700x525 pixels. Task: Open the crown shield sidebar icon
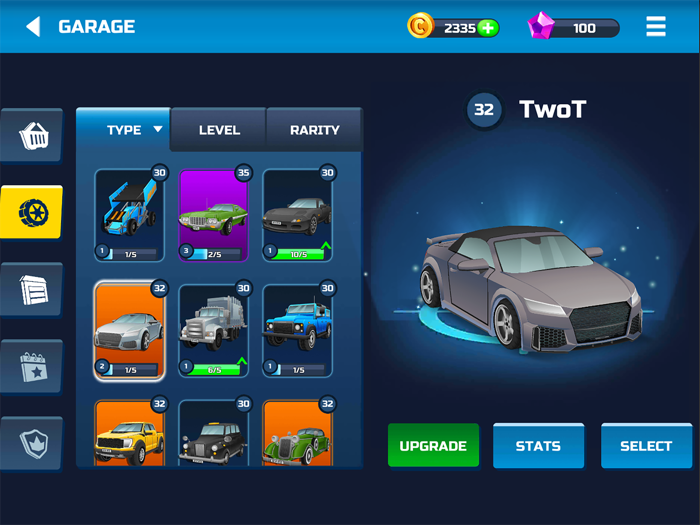click(x=33, y=441)
